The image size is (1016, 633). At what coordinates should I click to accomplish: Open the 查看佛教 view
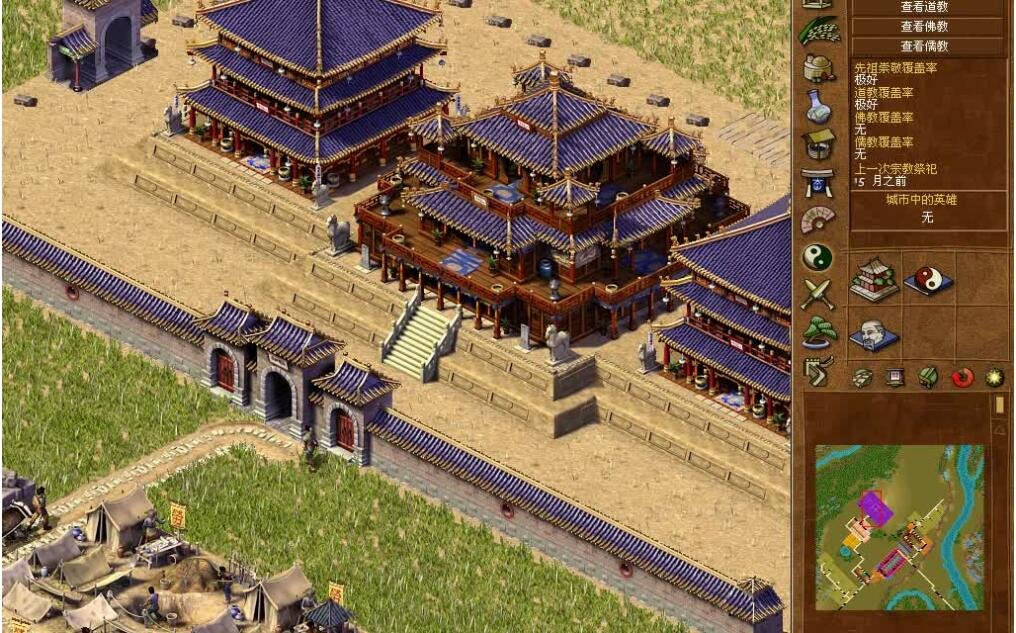[924, 26]
